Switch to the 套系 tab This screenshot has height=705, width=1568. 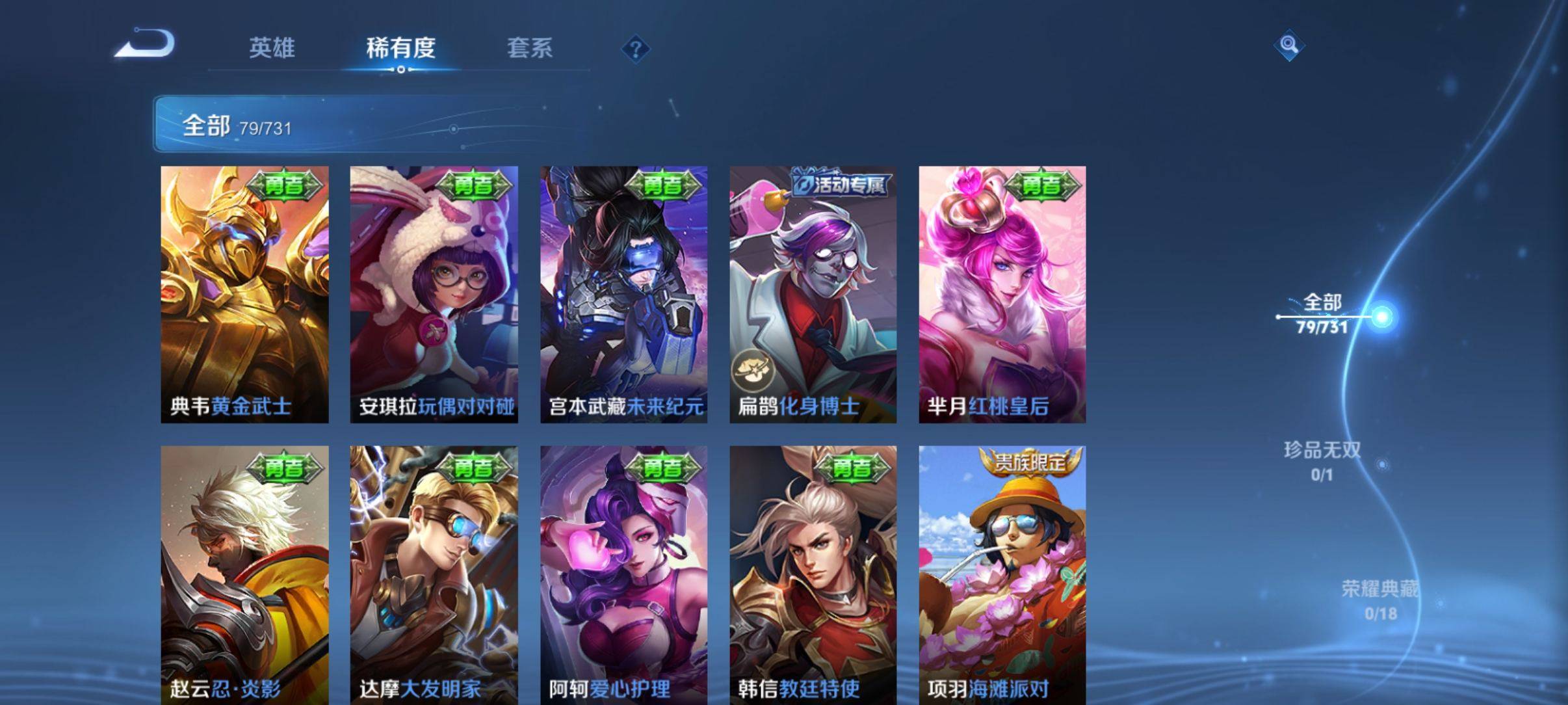(x=530, y=49)
